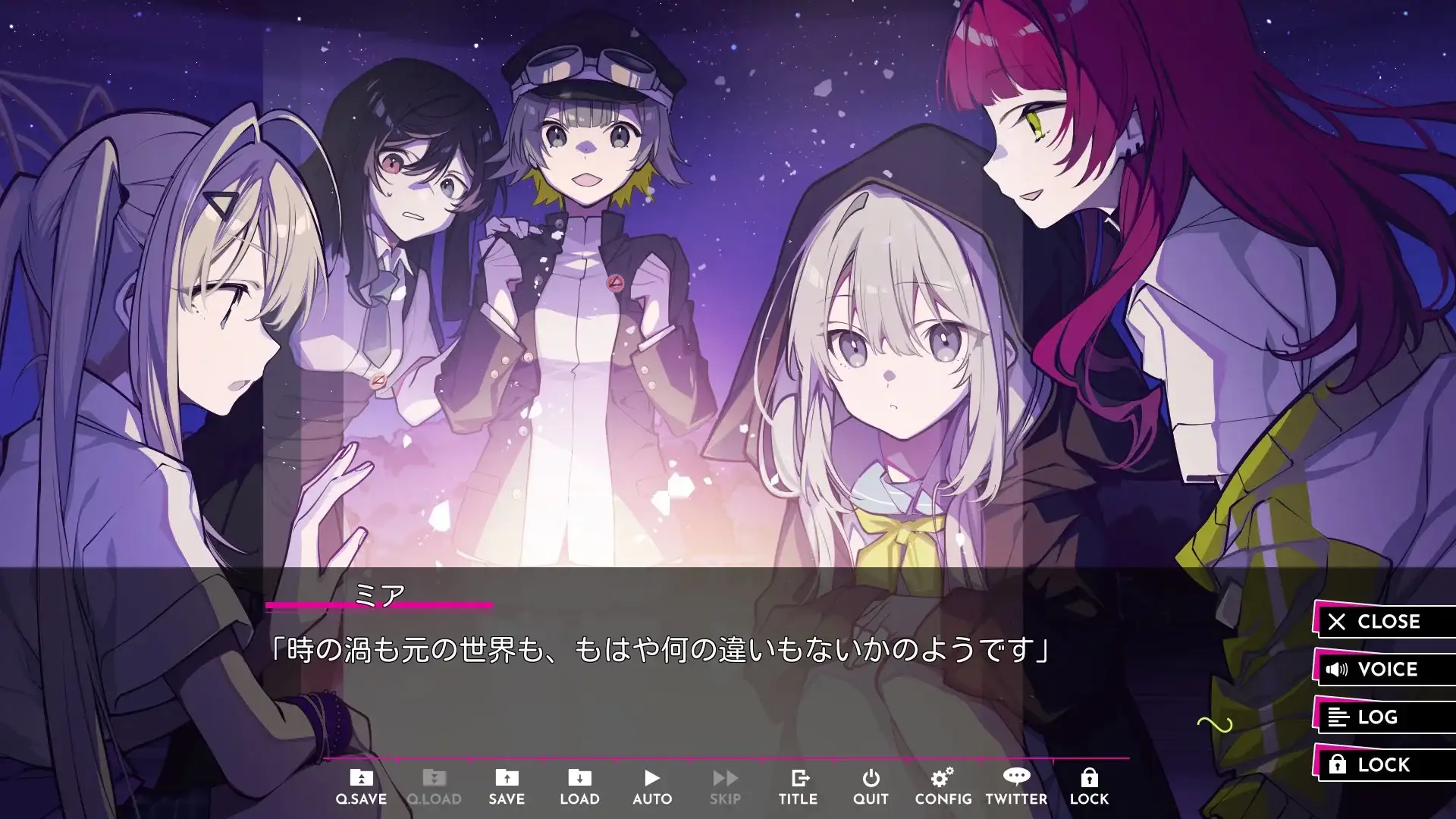Open CONFIG settings with gears icon
The width and height of the screenshot is (1456, 819).
[943, 783]
